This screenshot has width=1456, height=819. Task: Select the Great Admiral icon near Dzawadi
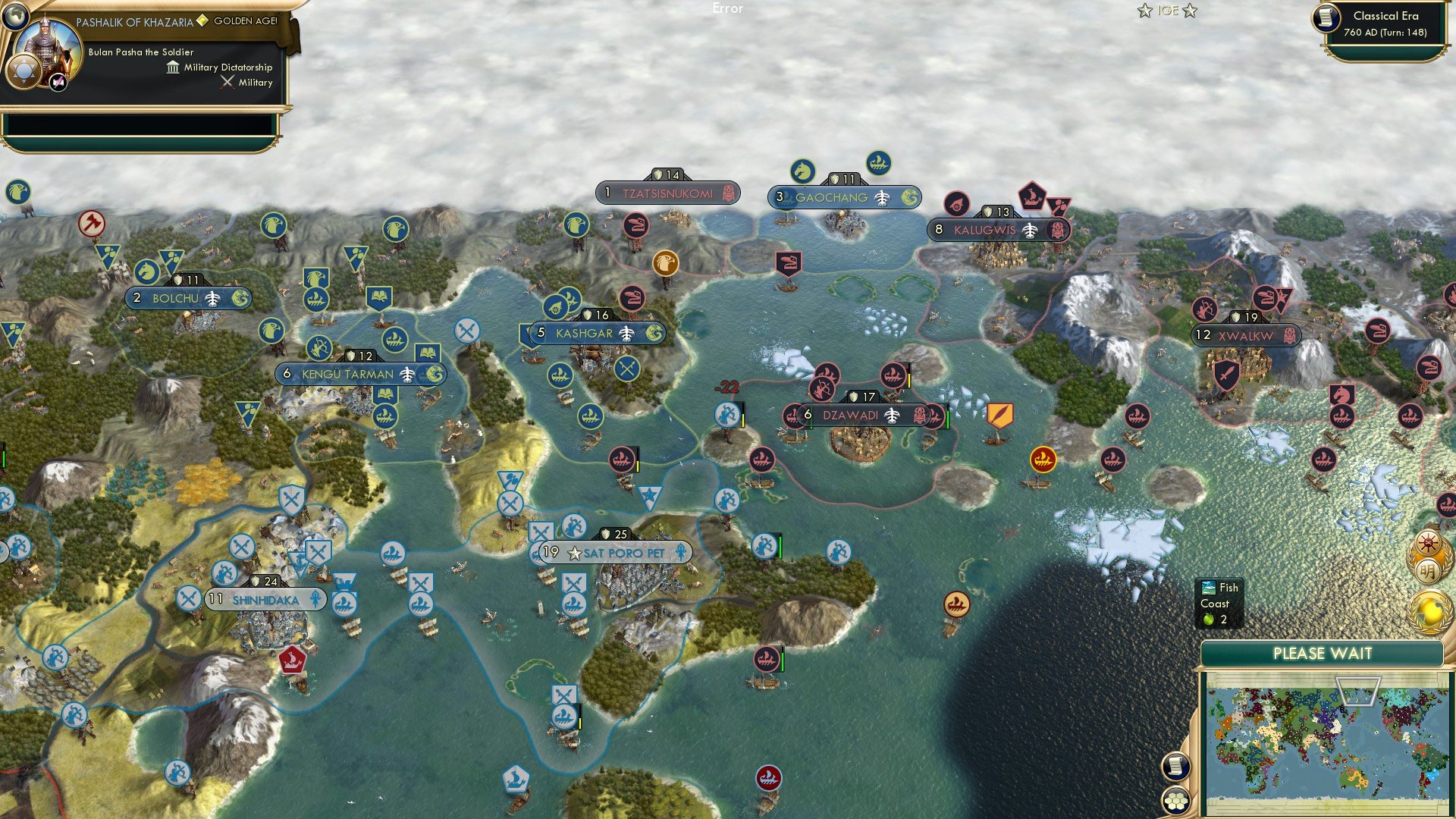tap(1042, 458)
